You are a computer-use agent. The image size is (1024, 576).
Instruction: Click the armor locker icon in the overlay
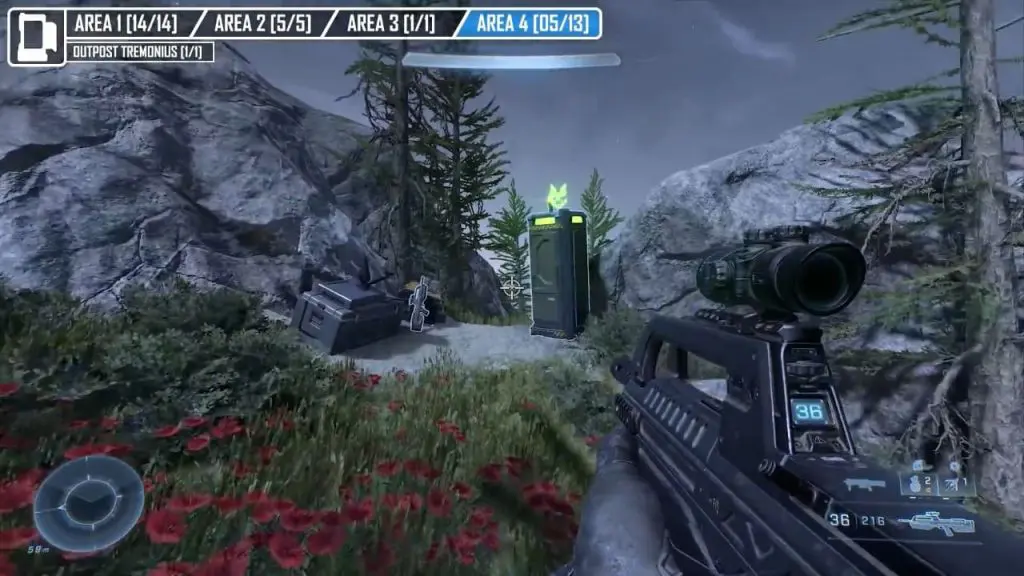pos(37,37)
